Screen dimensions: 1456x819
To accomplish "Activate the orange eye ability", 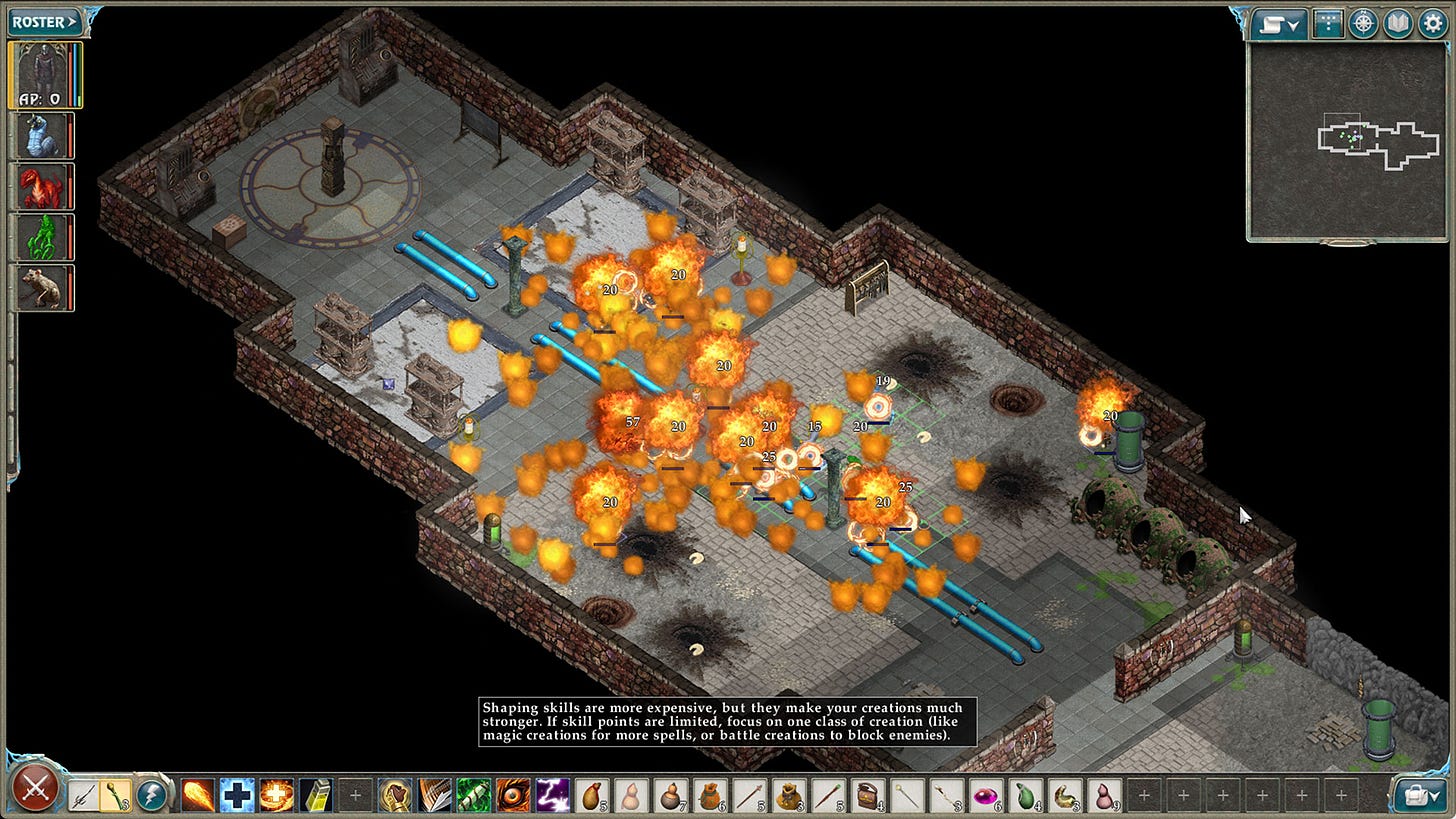I will (513, 796).
